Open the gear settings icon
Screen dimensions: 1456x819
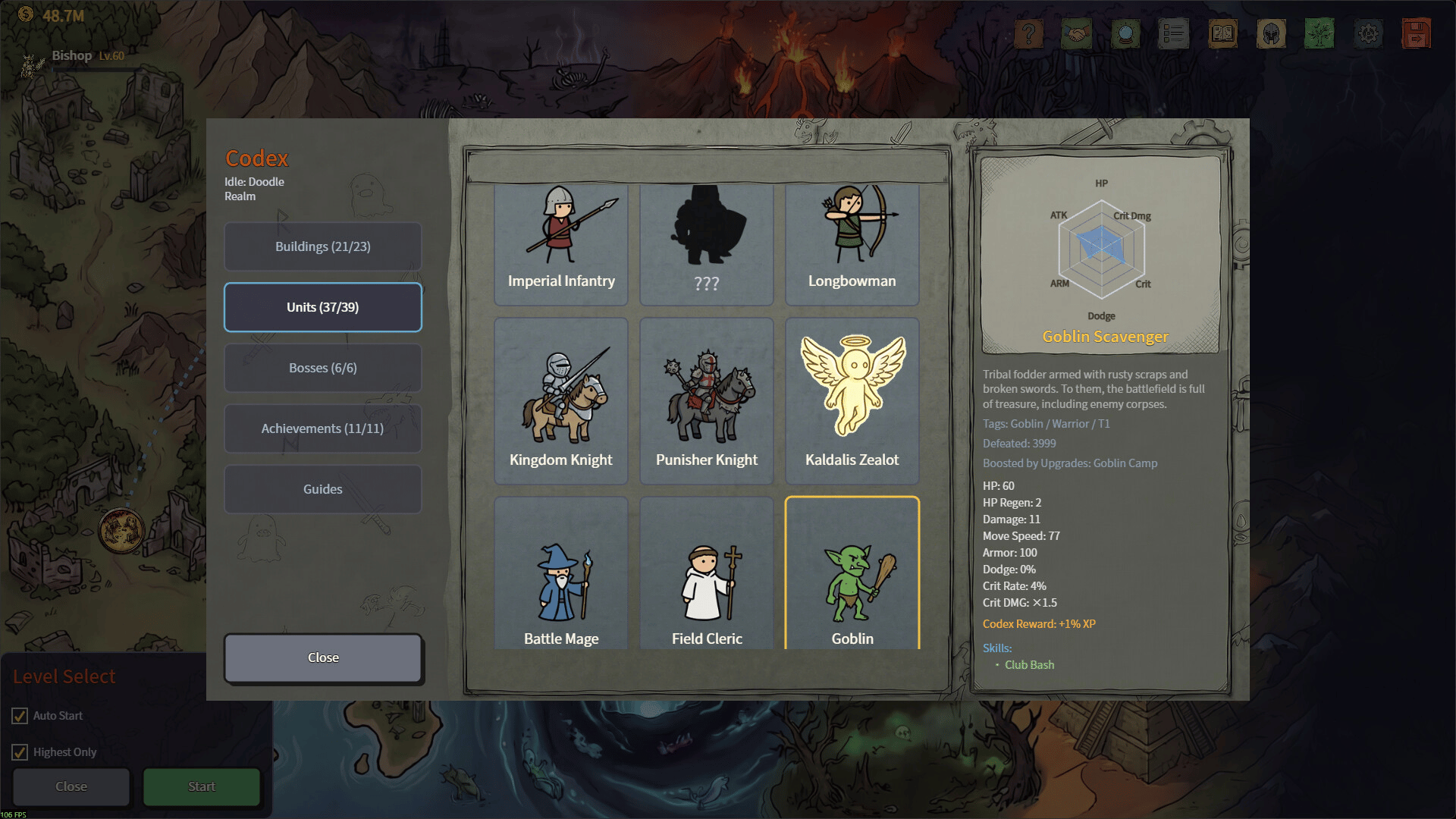1368,33
